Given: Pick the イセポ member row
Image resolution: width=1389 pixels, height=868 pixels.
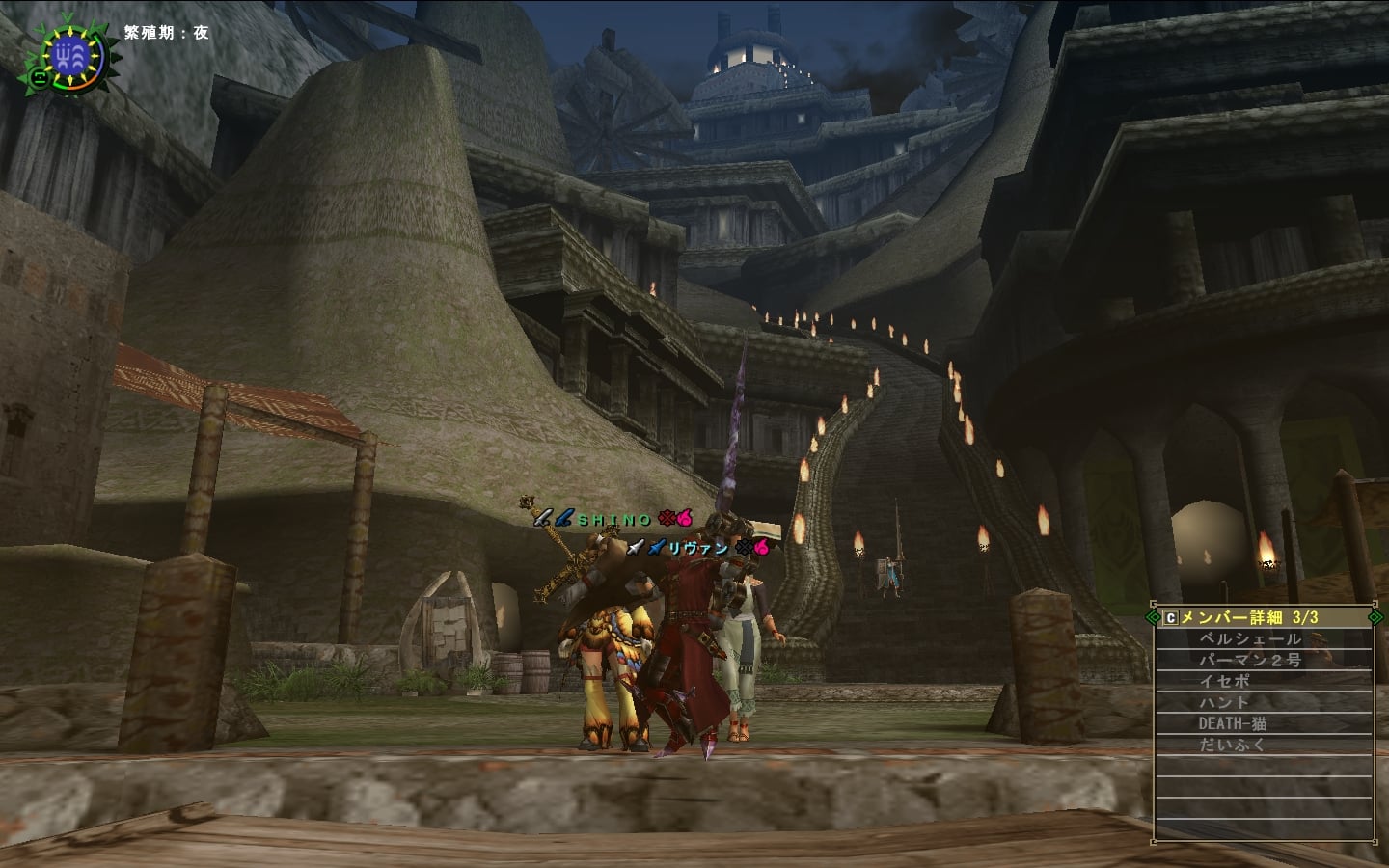Looking at the screenshot, I should [x=1225, y=682].
